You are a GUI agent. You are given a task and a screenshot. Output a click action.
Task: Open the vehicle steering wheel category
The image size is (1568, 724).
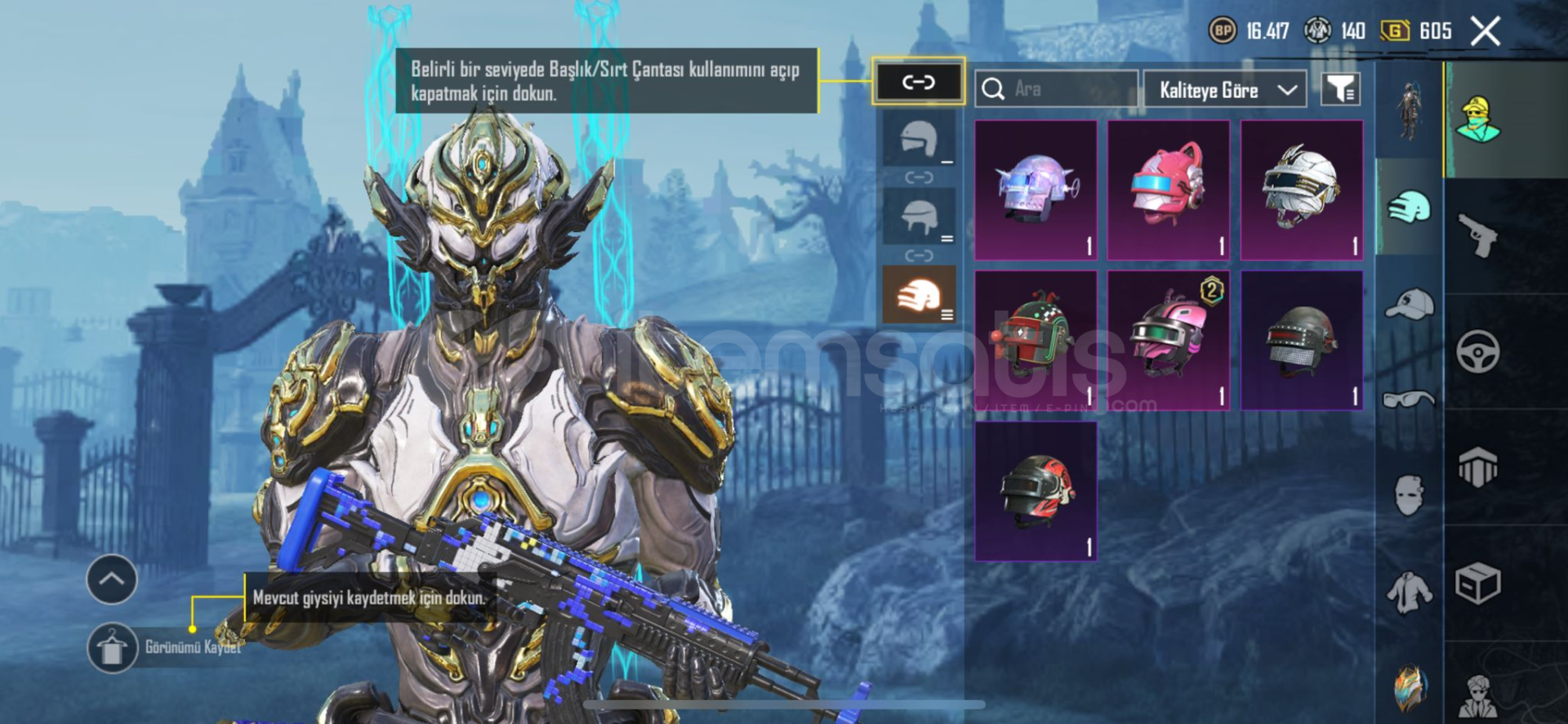(x=1478, y=352)
